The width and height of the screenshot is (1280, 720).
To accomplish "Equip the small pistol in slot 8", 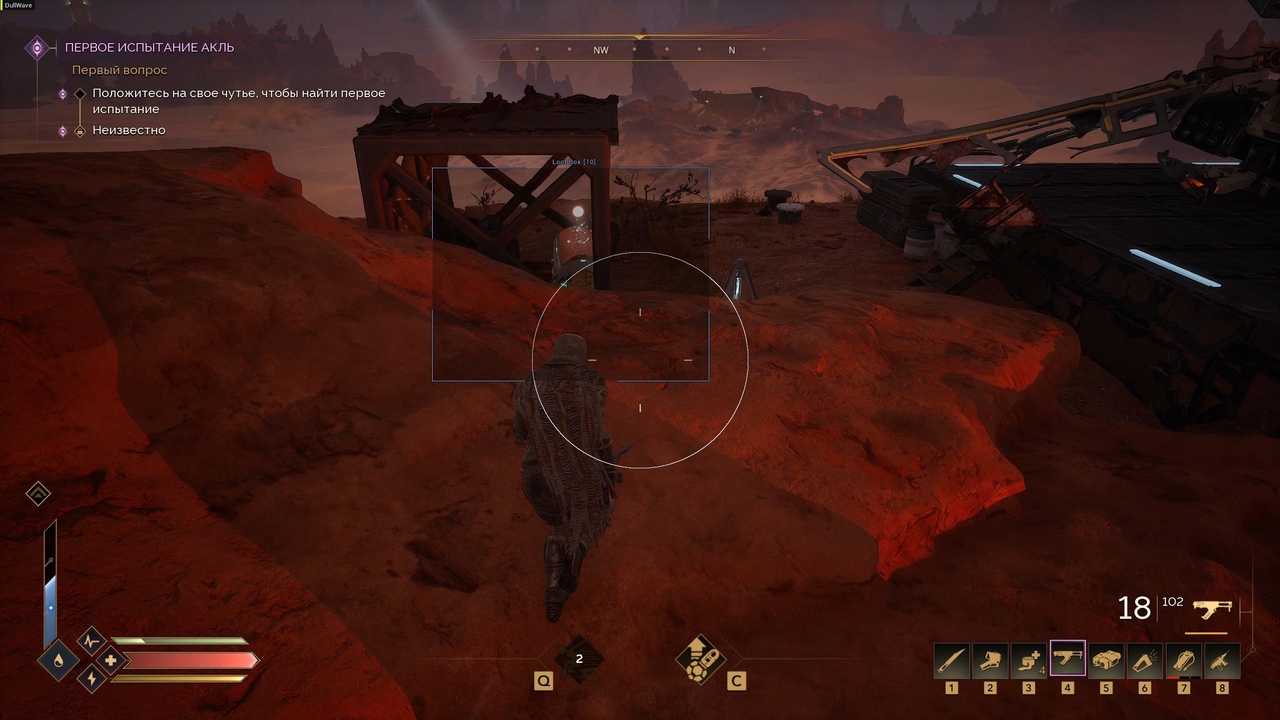I will pyautogui.click(x=1222, y=661).
